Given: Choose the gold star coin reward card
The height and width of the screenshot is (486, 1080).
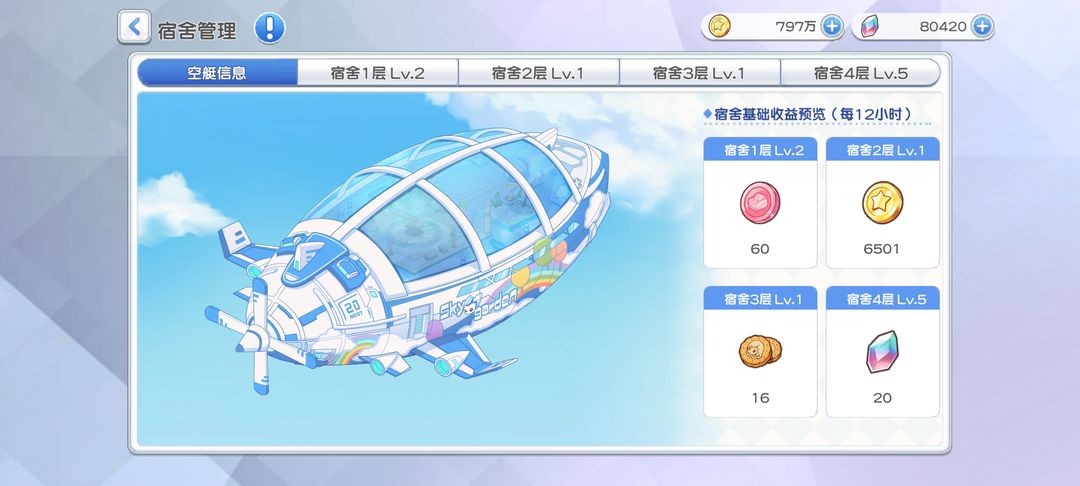Looking at the screenshot, I should [x=882, y=204].
